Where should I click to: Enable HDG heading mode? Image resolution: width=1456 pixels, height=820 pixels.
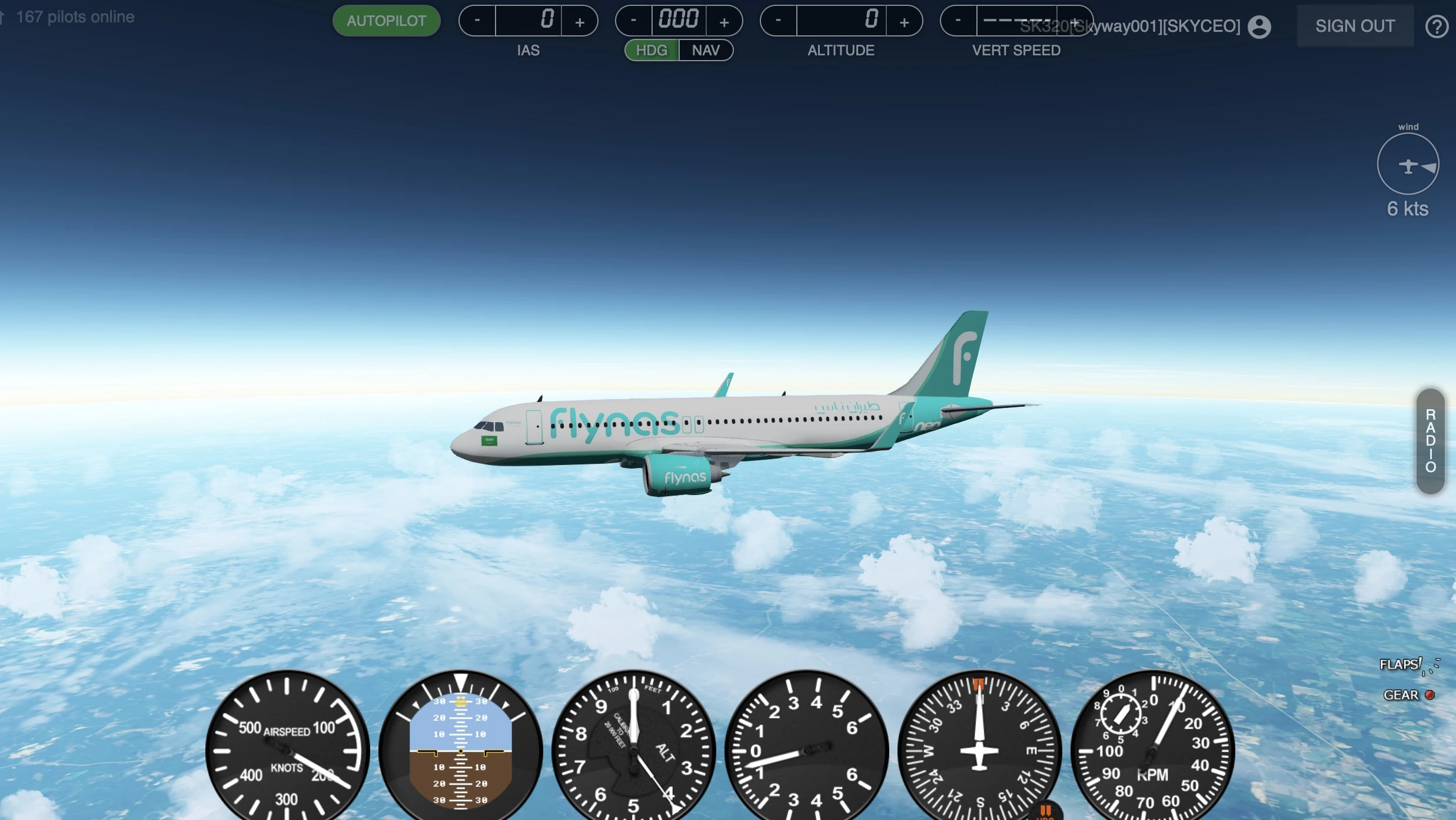(651, 50)
